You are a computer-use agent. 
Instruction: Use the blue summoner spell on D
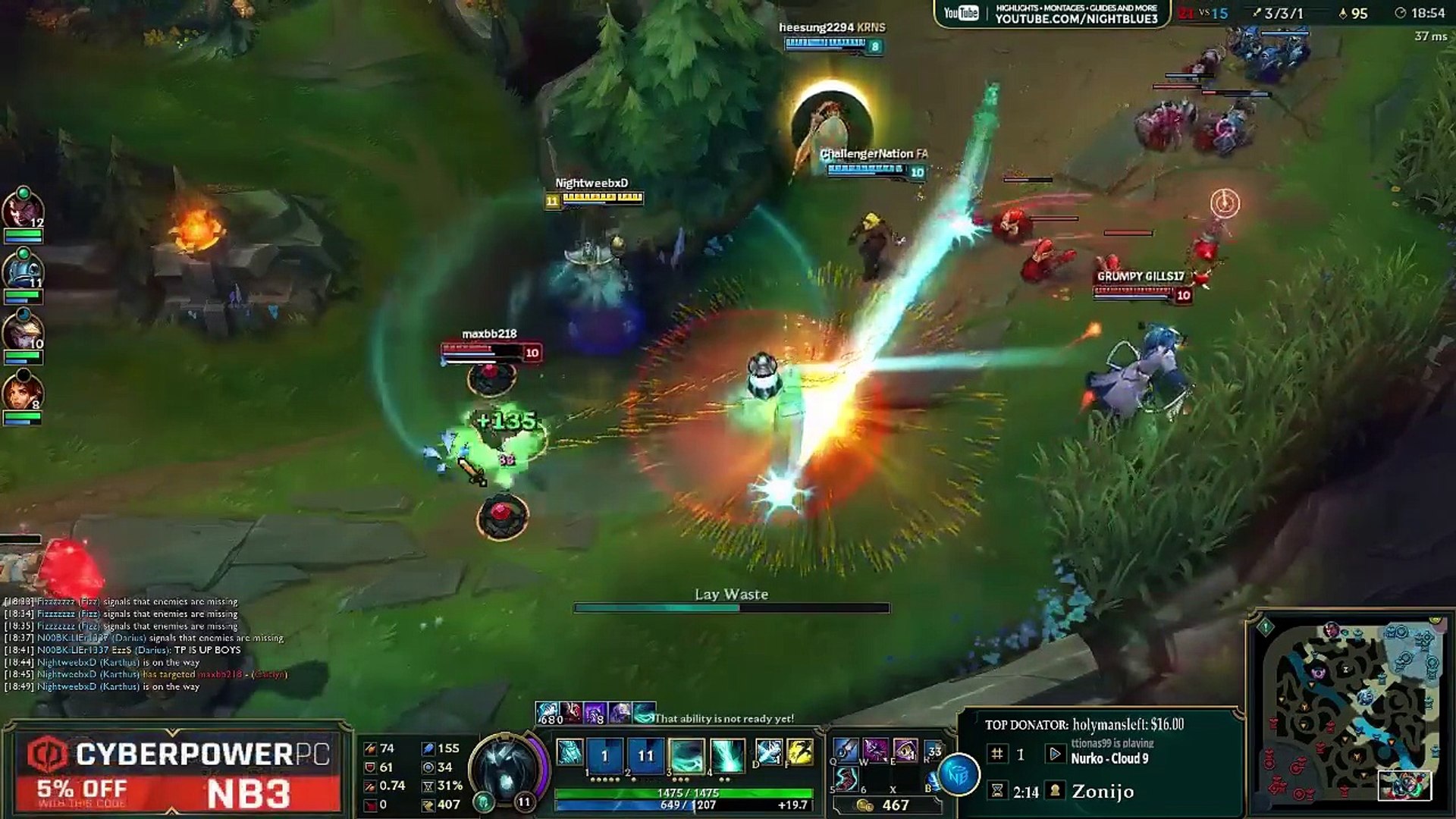click(769, 752)
